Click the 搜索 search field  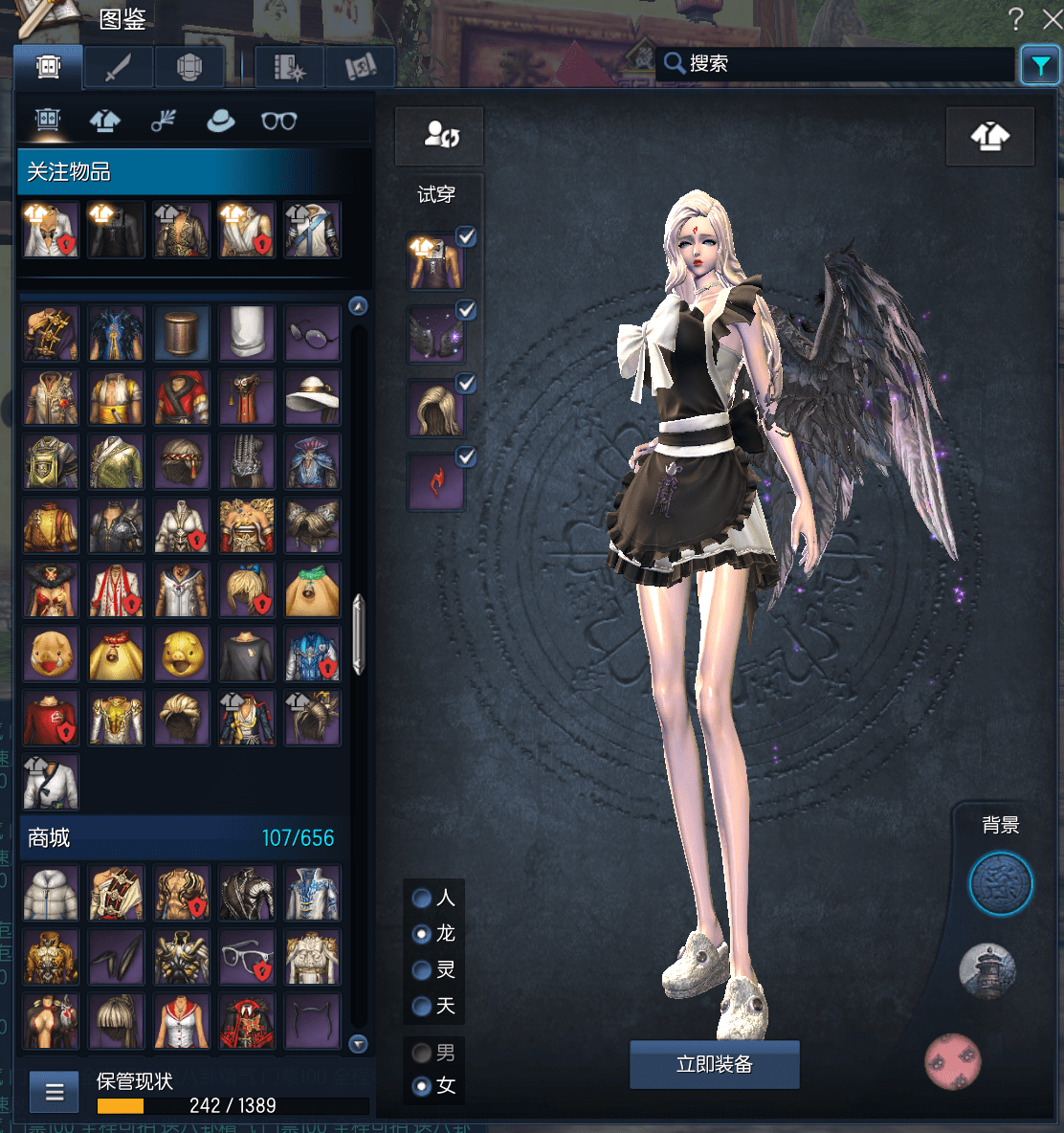(x=832, y=64)
